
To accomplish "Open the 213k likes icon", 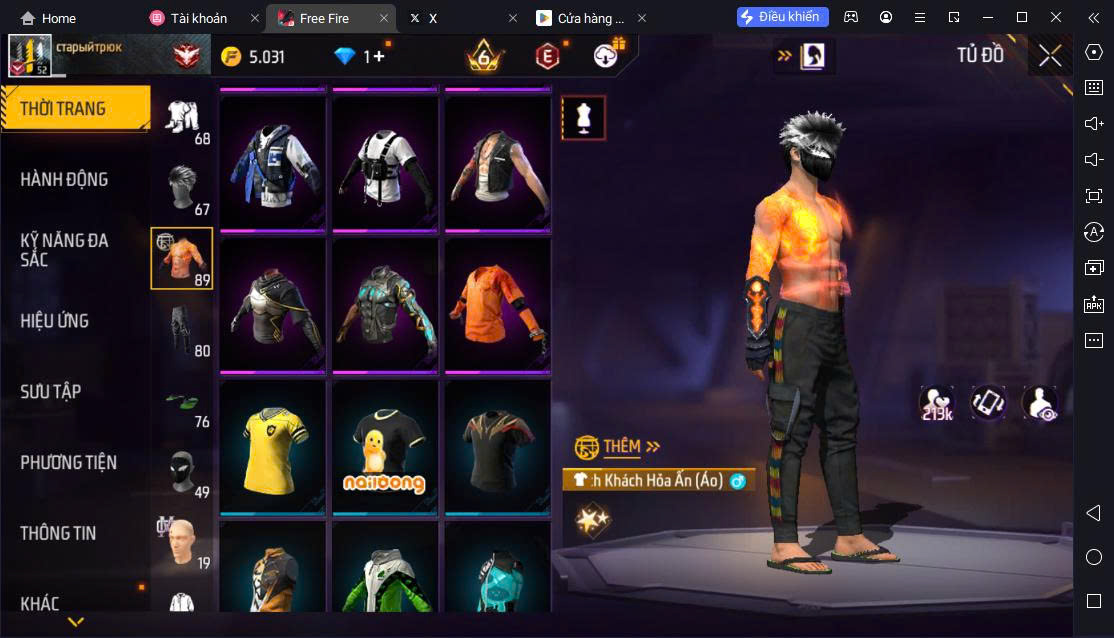I will (x=937, y=404).
